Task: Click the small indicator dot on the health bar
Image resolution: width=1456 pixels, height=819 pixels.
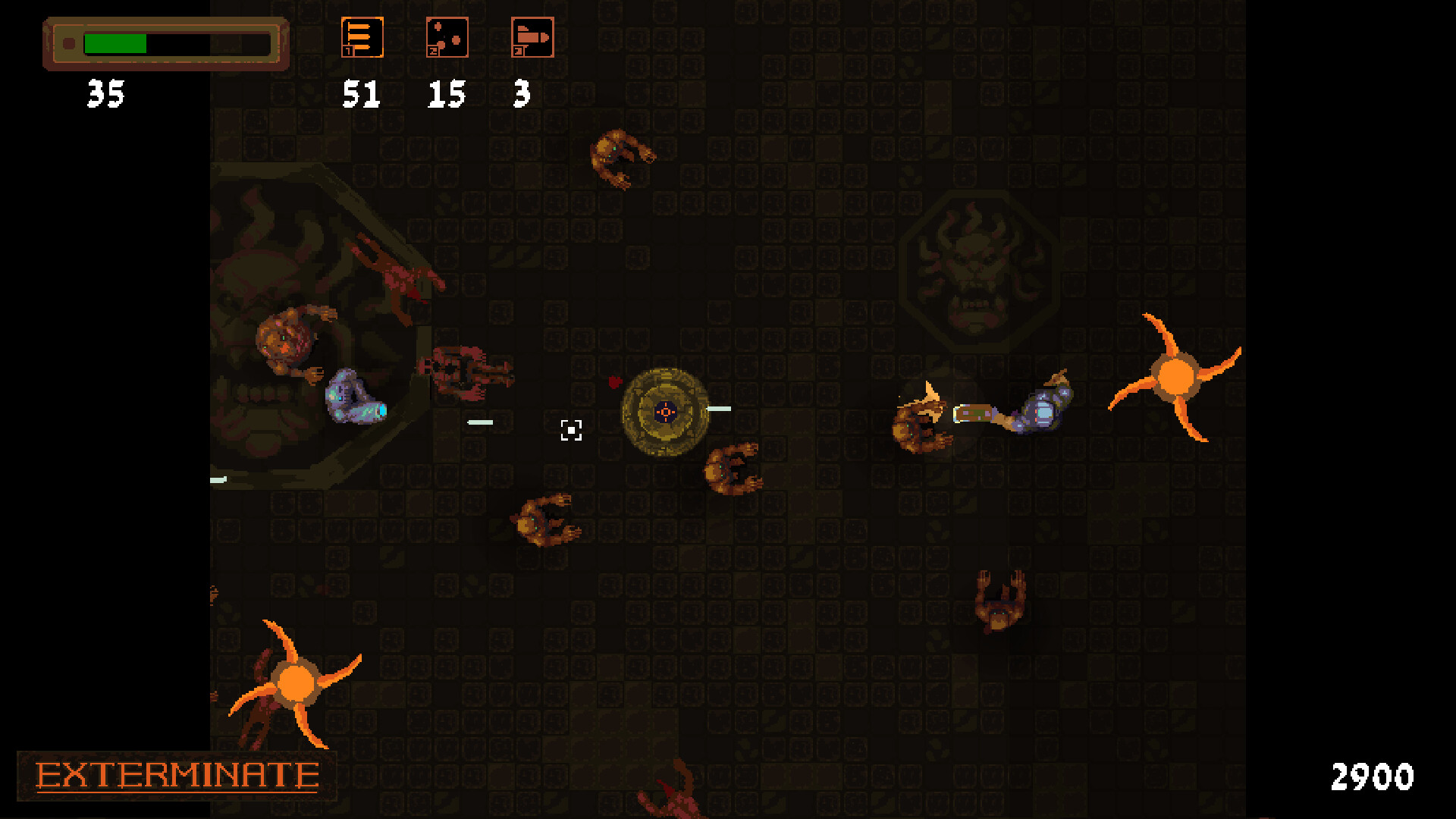Action: [x=69, y=43]
